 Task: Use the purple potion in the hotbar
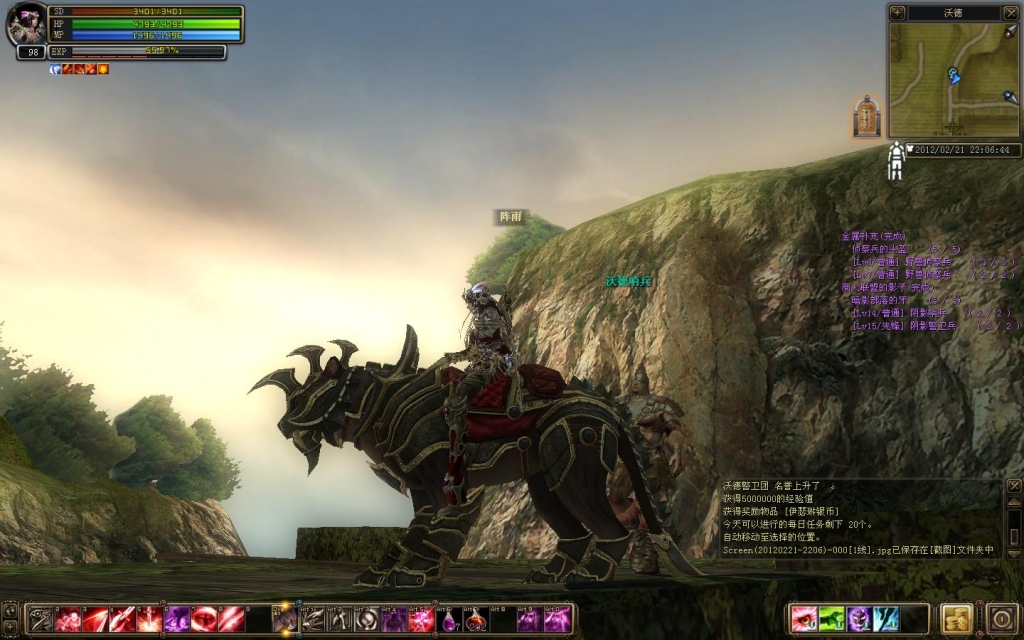point(451,620)
